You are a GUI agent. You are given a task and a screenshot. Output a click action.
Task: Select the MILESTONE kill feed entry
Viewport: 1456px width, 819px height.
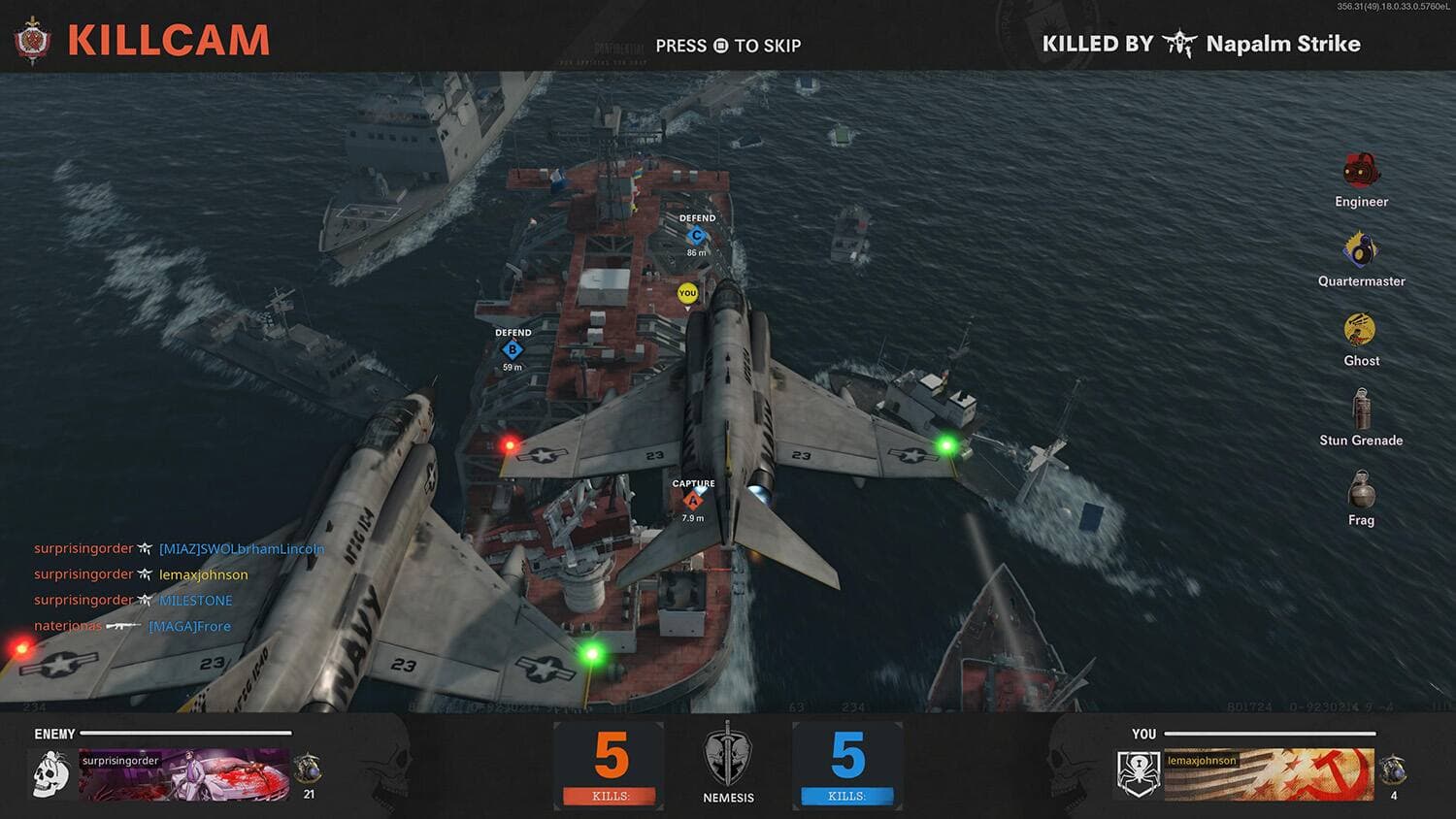pos(133,601)
